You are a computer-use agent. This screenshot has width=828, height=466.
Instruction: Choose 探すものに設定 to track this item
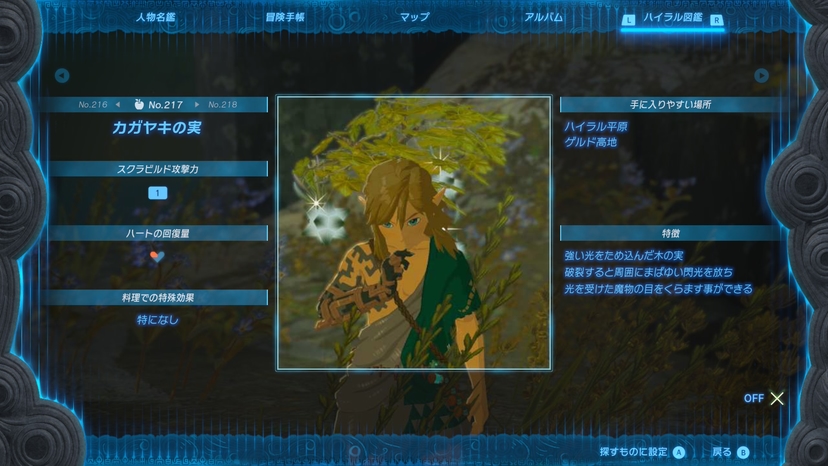642,452
